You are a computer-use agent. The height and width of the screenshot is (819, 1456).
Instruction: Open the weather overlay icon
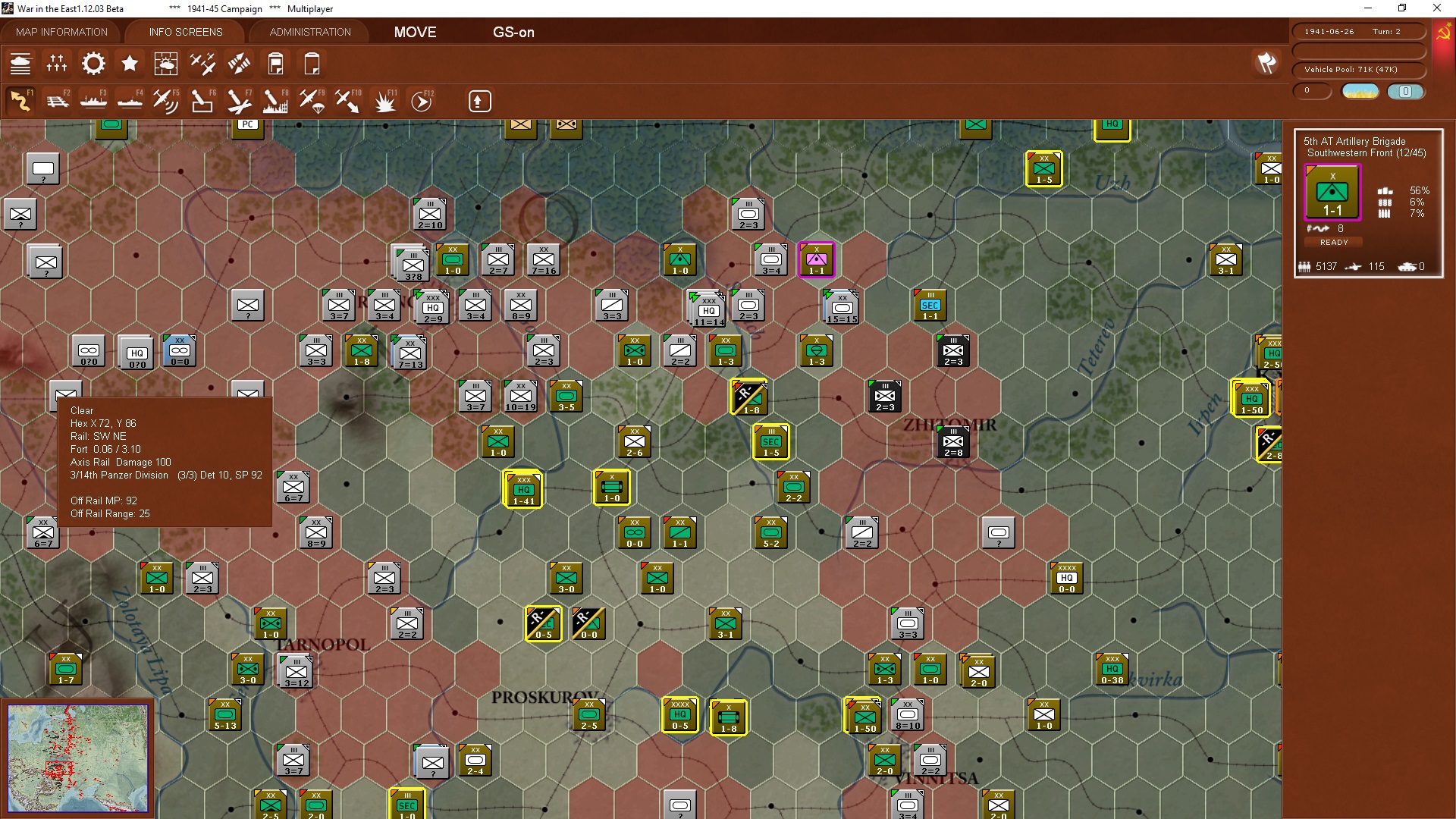166,64
